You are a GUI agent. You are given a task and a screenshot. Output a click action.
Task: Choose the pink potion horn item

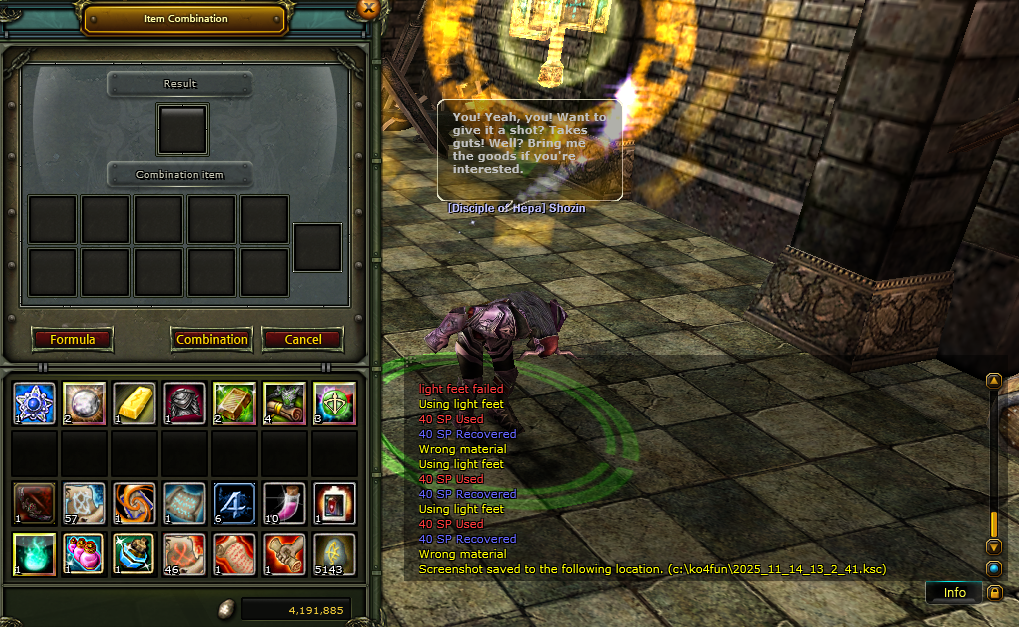coord(284,502)
